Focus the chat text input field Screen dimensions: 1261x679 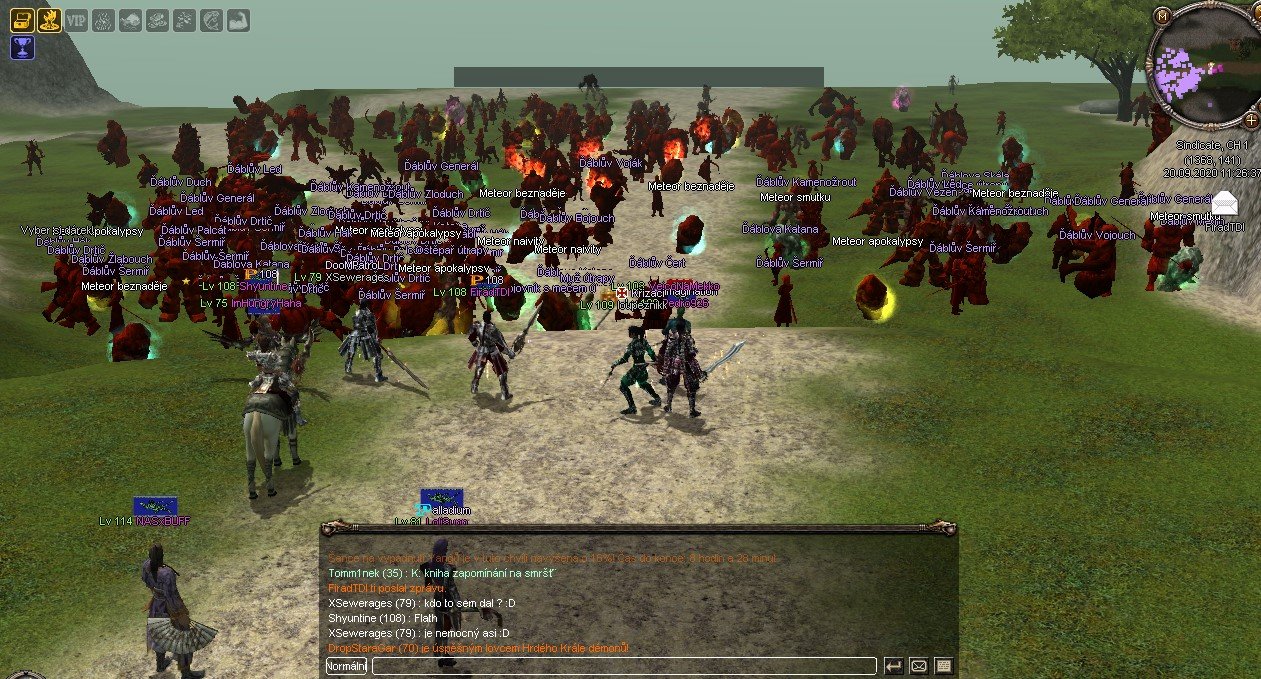(x=624, y=666)
